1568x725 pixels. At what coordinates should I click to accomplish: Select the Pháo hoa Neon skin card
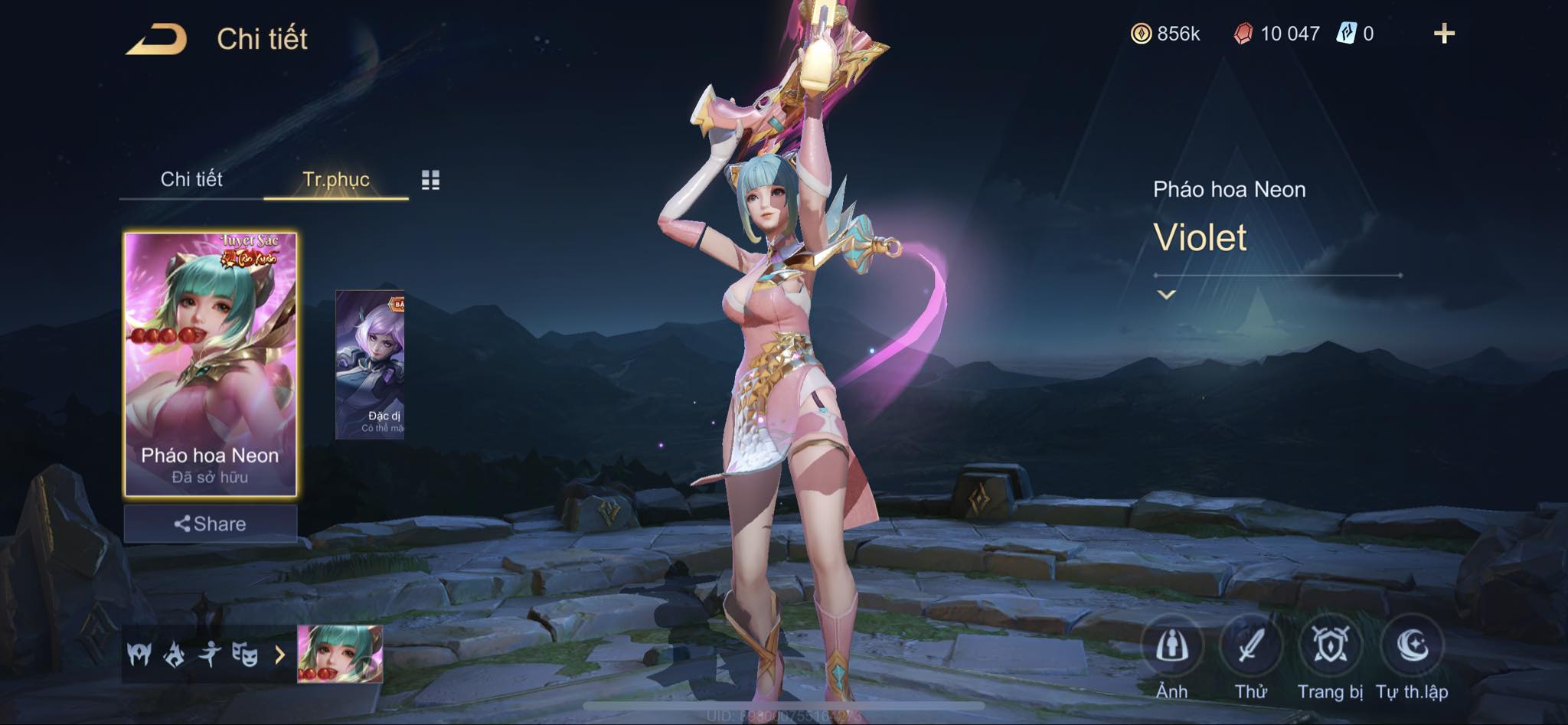[x=211, y=364]
